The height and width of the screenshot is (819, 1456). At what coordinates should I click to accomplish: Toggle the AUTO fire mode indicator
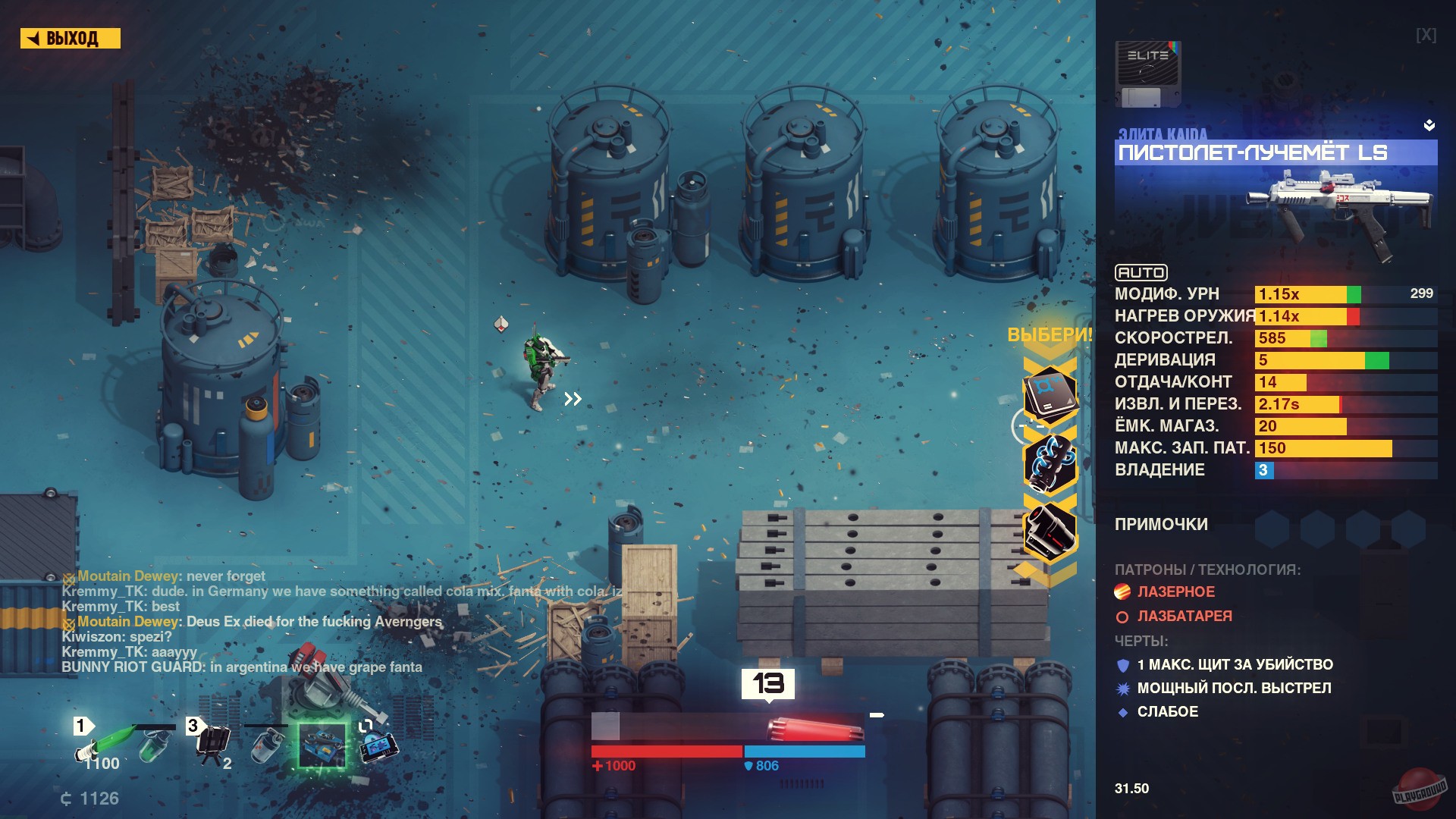click(x=1141, y=273)
